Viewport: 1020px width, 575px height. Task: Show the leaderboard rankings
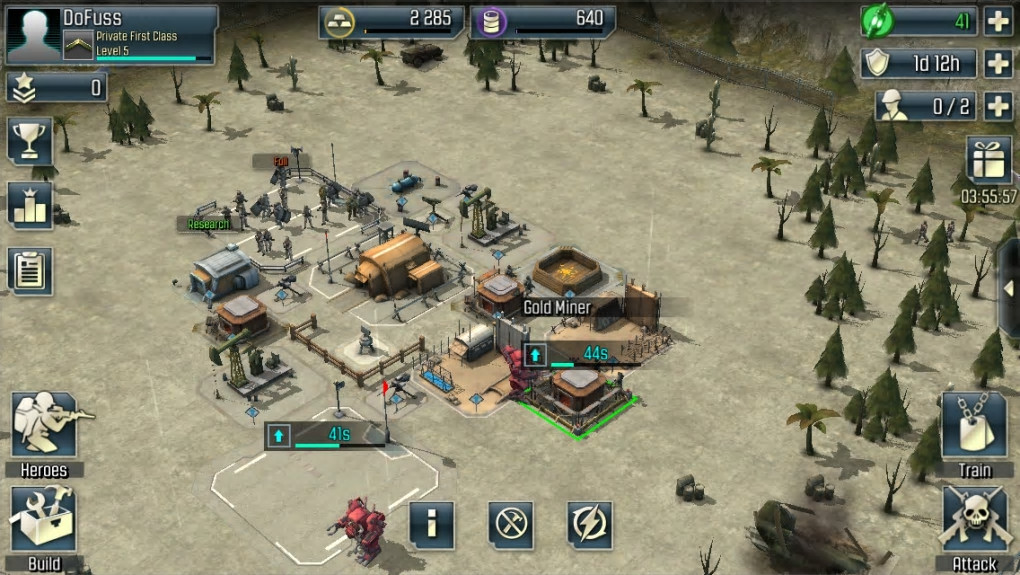click(30, 204)
